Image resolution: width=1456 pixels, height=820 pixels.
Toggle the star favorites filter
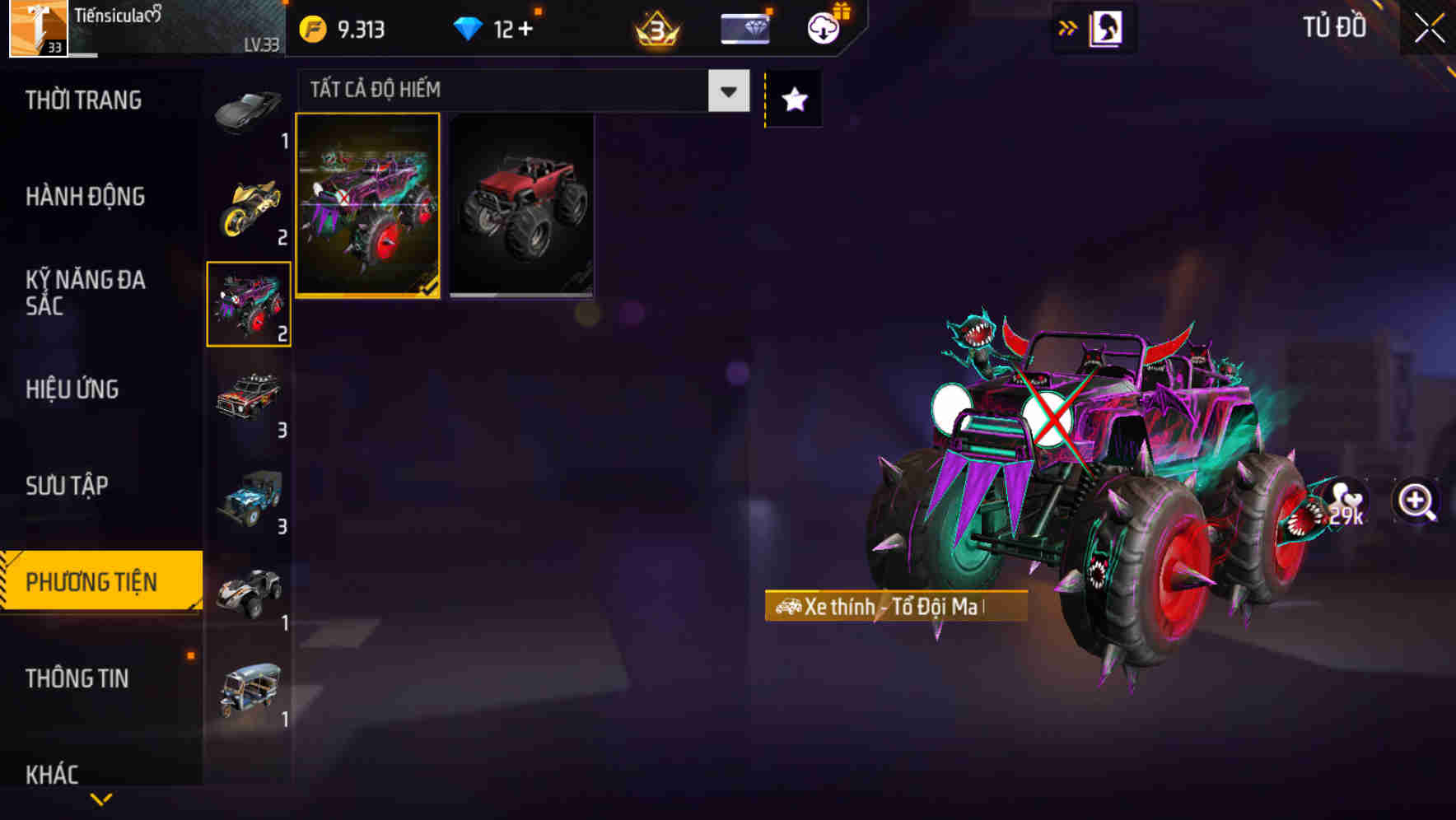793,99
